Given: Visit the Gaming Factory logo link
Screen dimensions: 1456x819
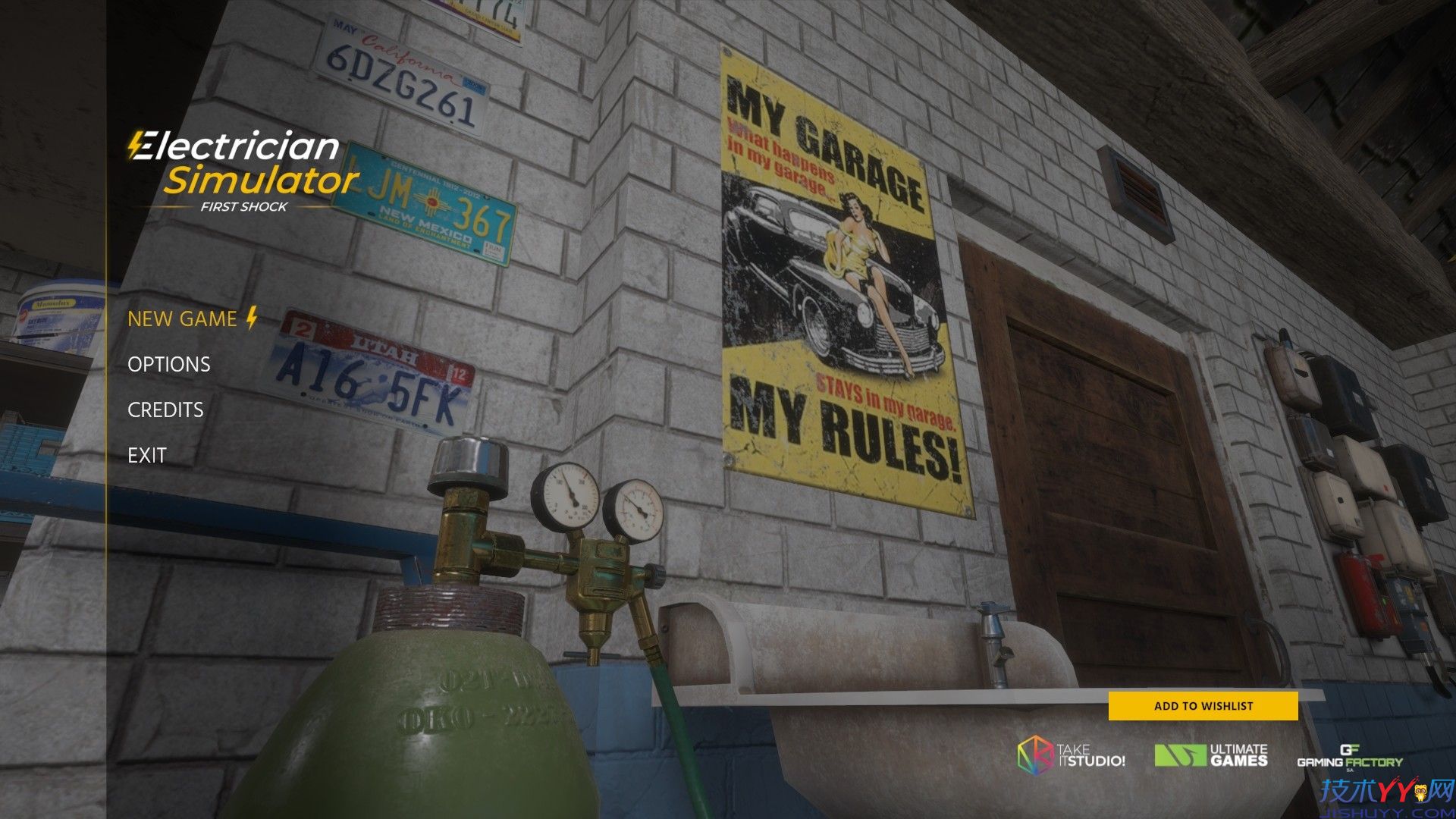Looking at the screenshot, I should tap(1350, 757).
